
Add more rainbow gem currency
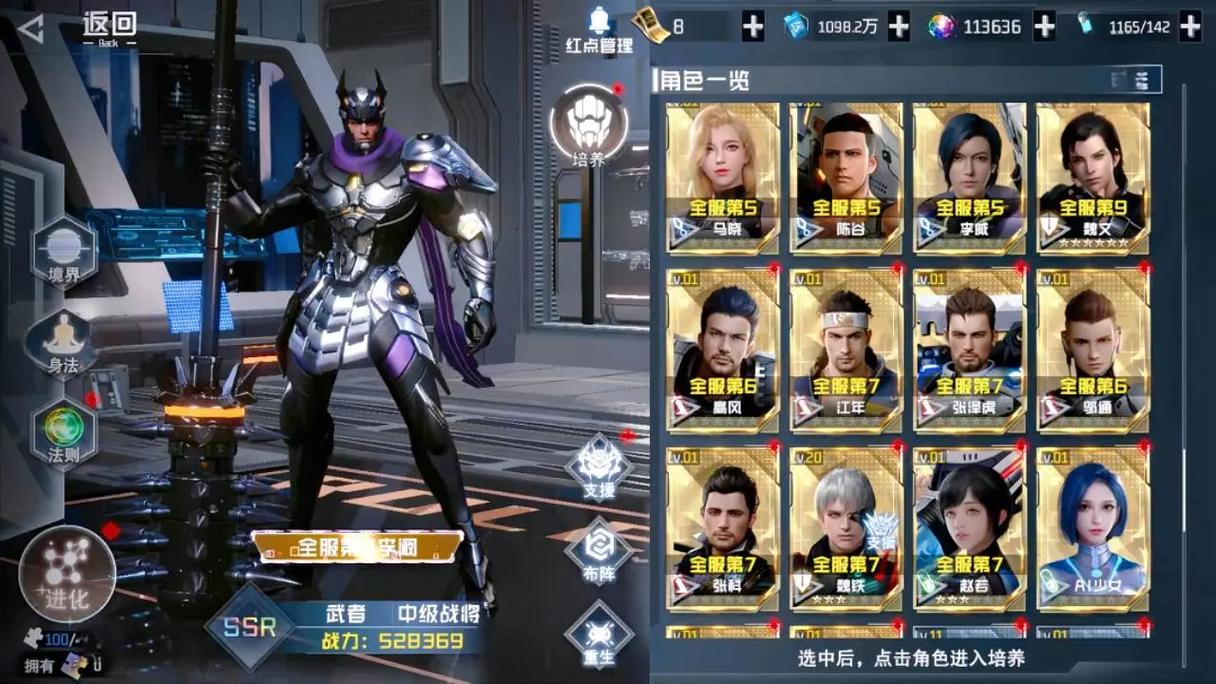tap(1044, 27)
